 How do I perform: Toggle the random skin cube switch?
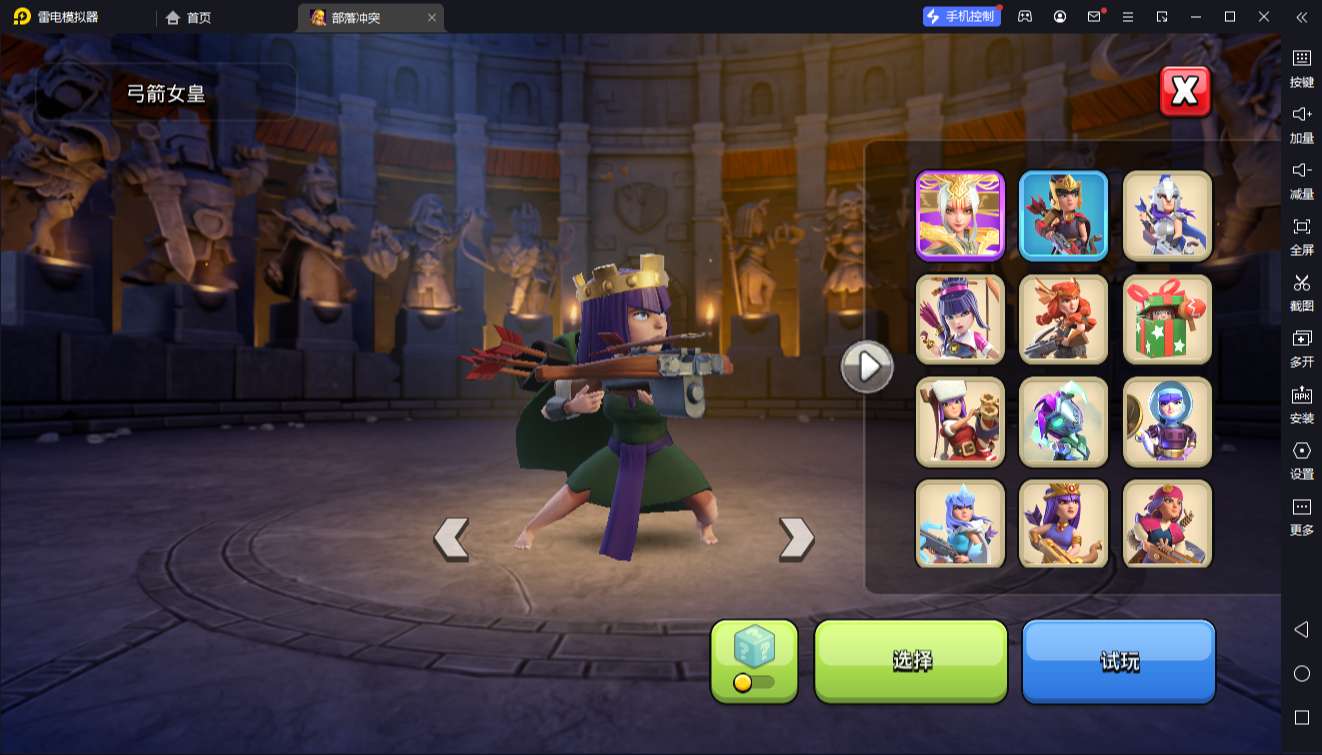754,682
